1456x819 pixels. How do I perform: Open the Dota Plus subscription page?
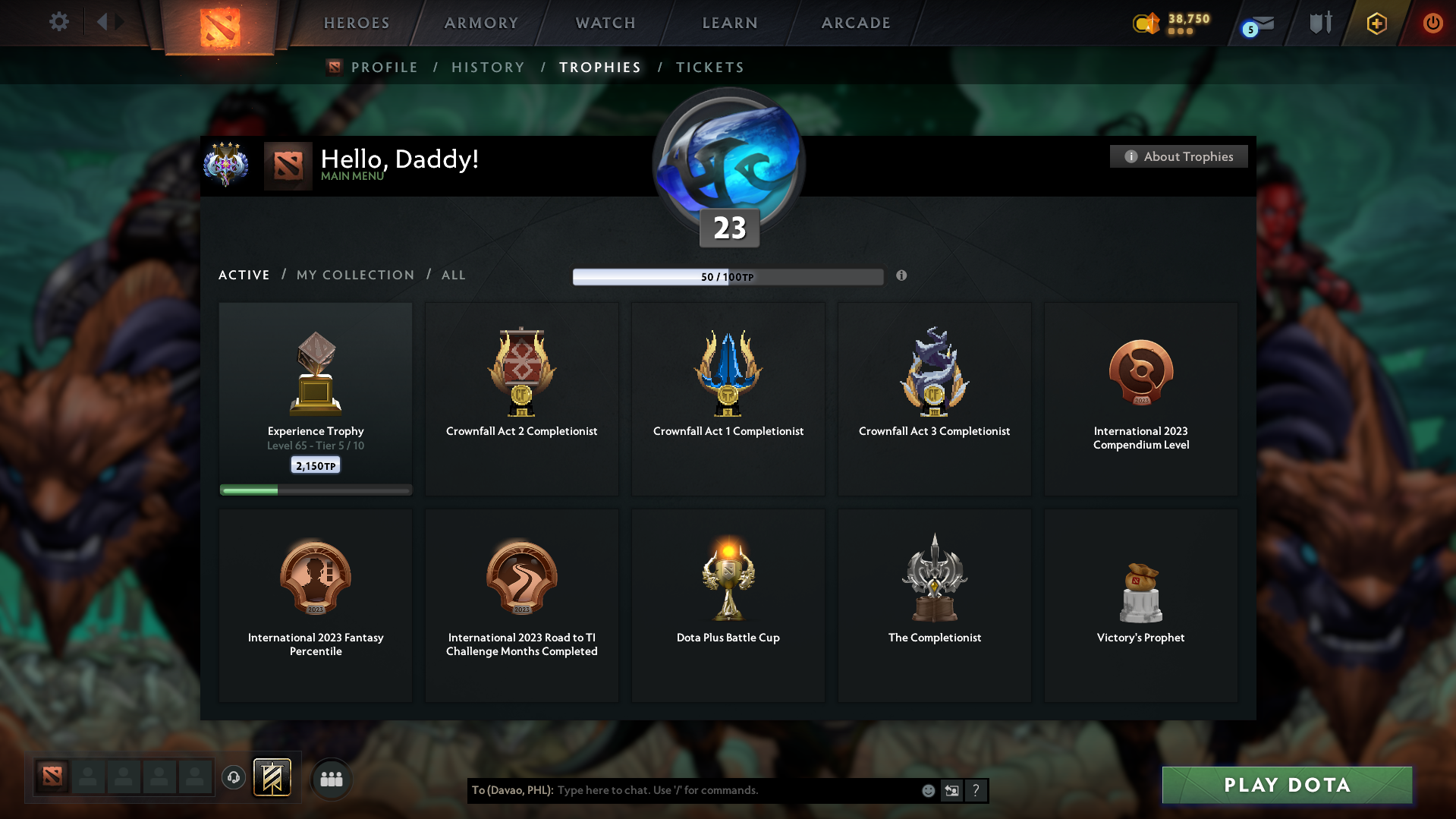pos(1376,23)
